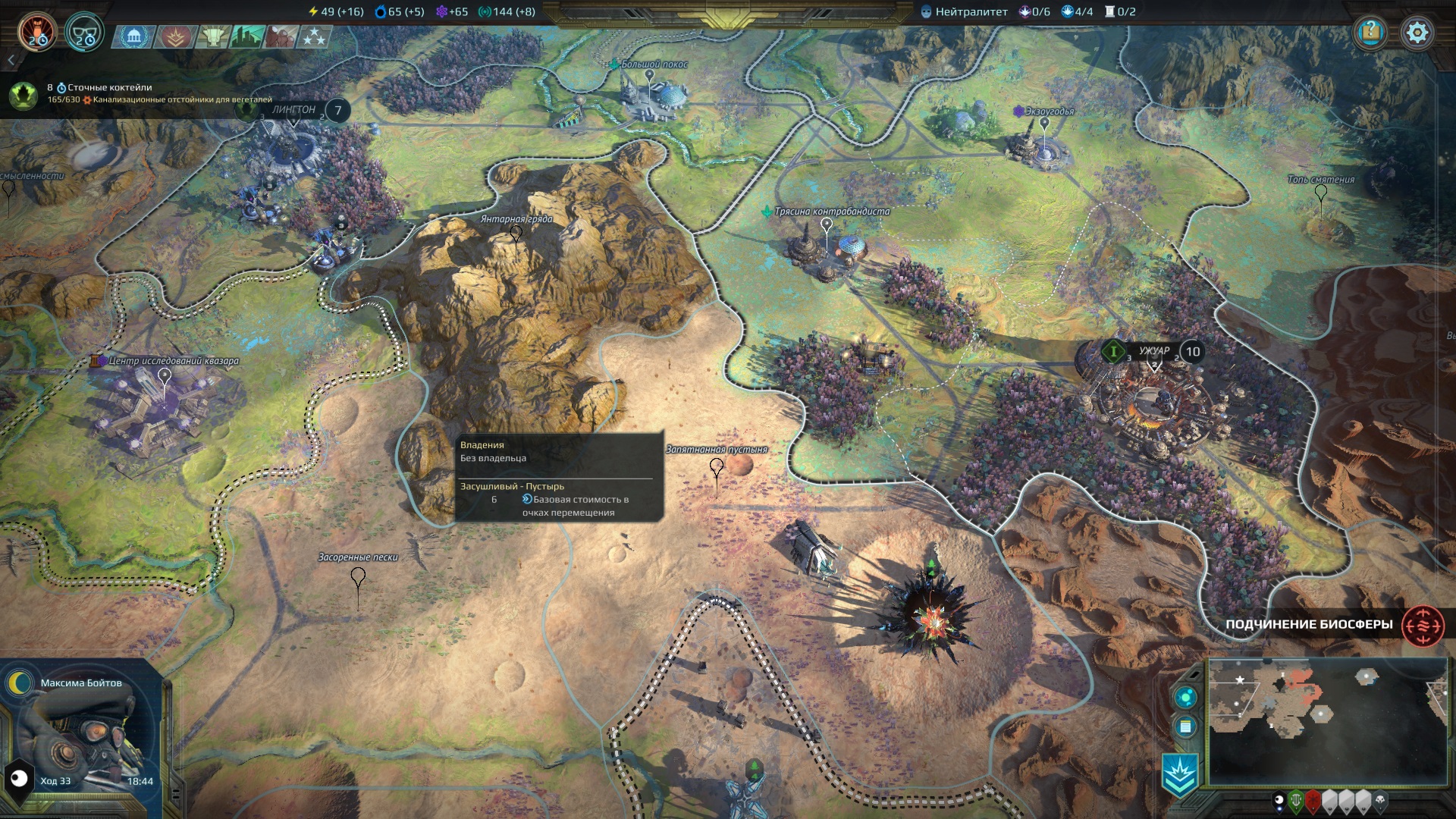This screenshot has height=819, width=1456.
Task: Open the red chevron operations menu
Action: 175,36
